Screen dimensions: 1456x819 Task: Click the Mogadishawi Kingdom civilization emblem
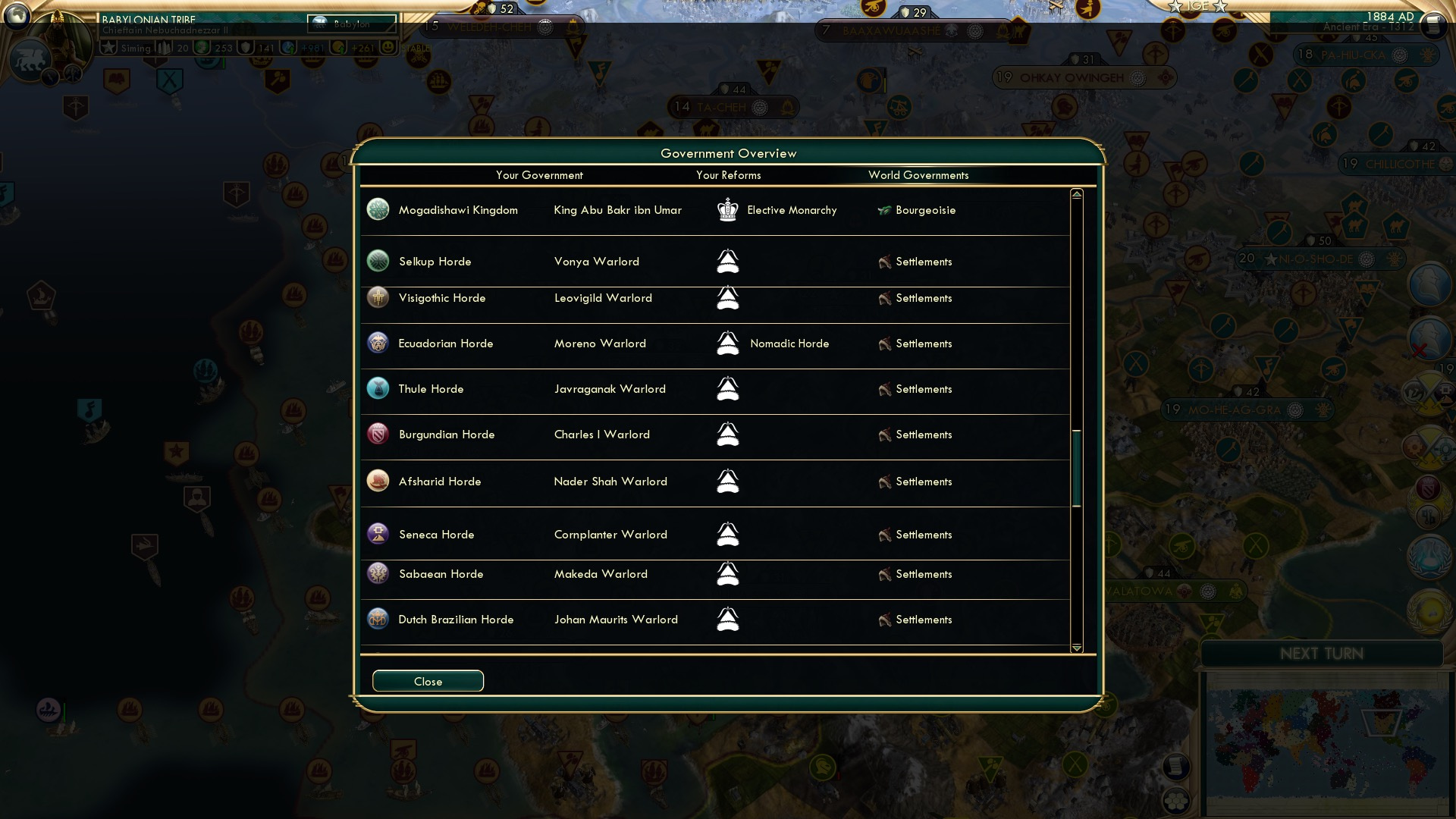coord(378,210)
